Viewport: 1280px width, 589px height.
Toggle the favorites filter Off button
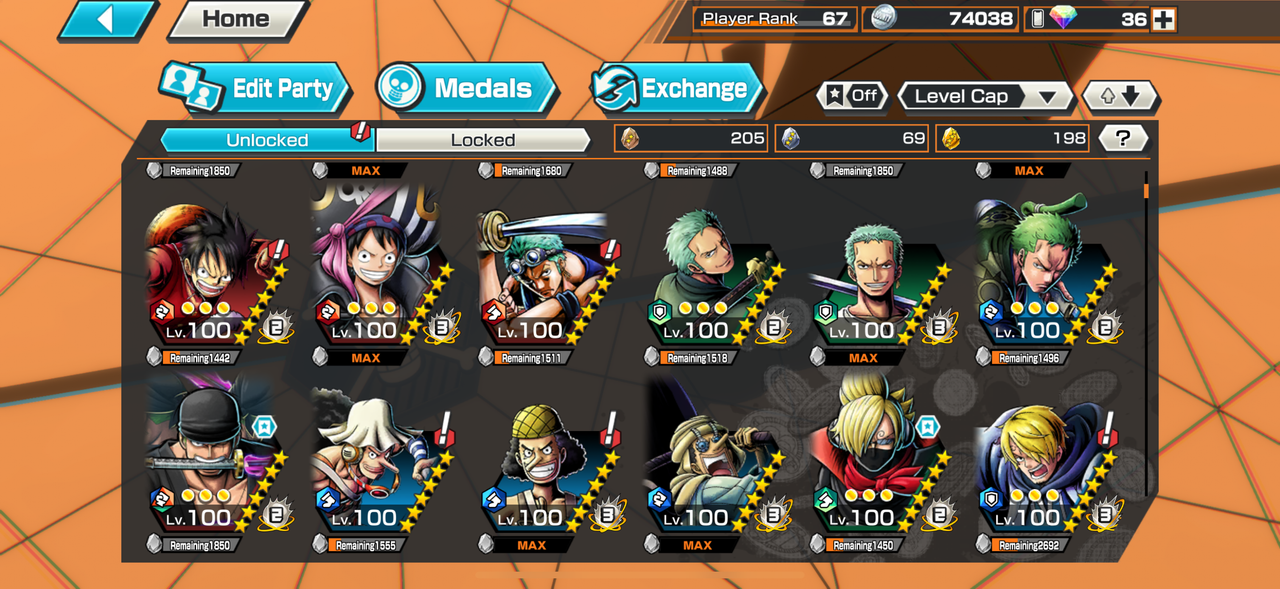(853, 96)
